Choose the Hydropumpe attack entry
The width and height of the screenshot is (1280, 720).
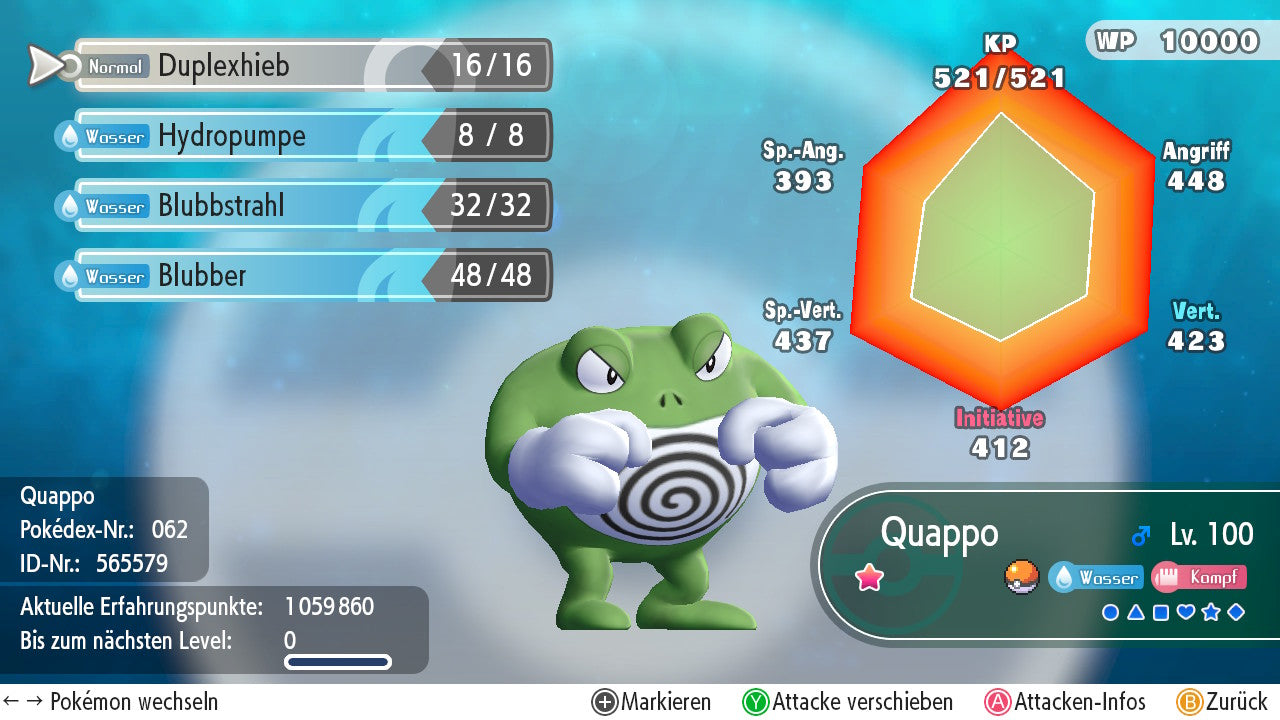(x=310, y=136)
